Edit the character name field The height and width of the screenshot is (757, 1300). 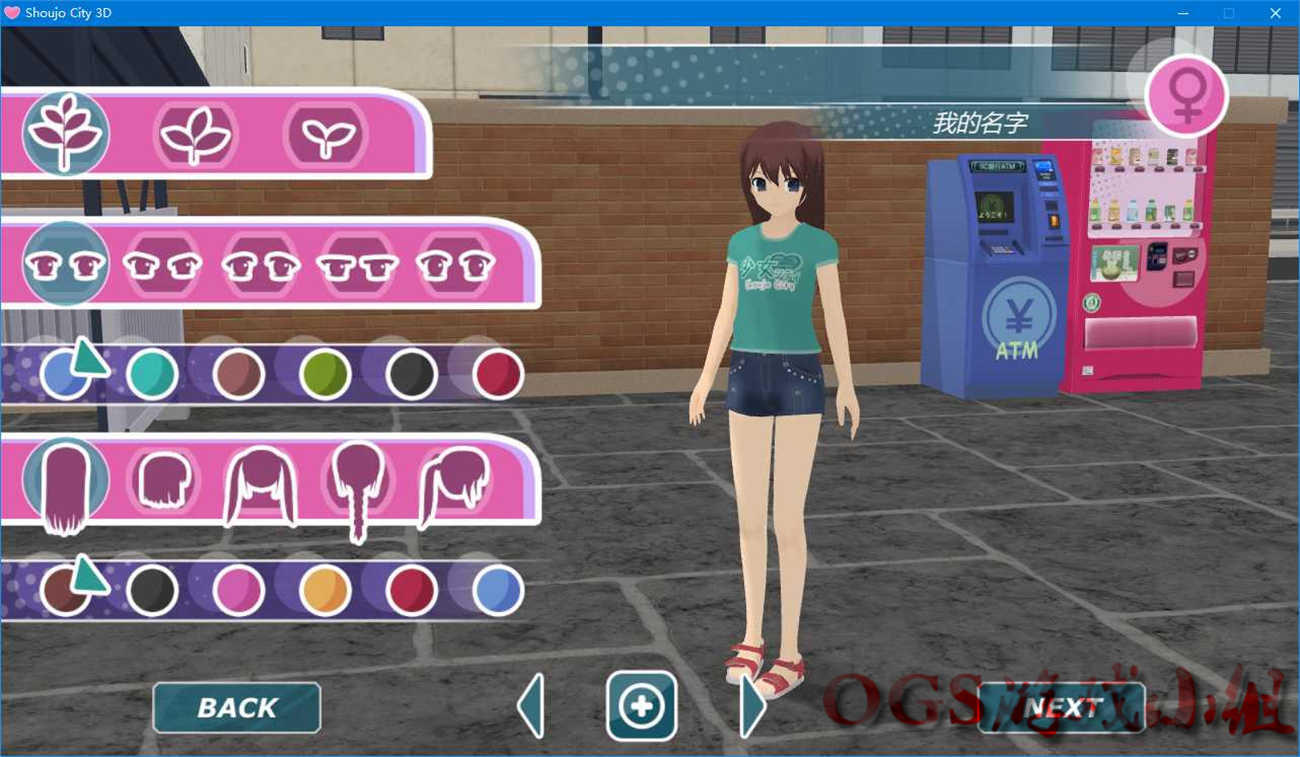980,123
